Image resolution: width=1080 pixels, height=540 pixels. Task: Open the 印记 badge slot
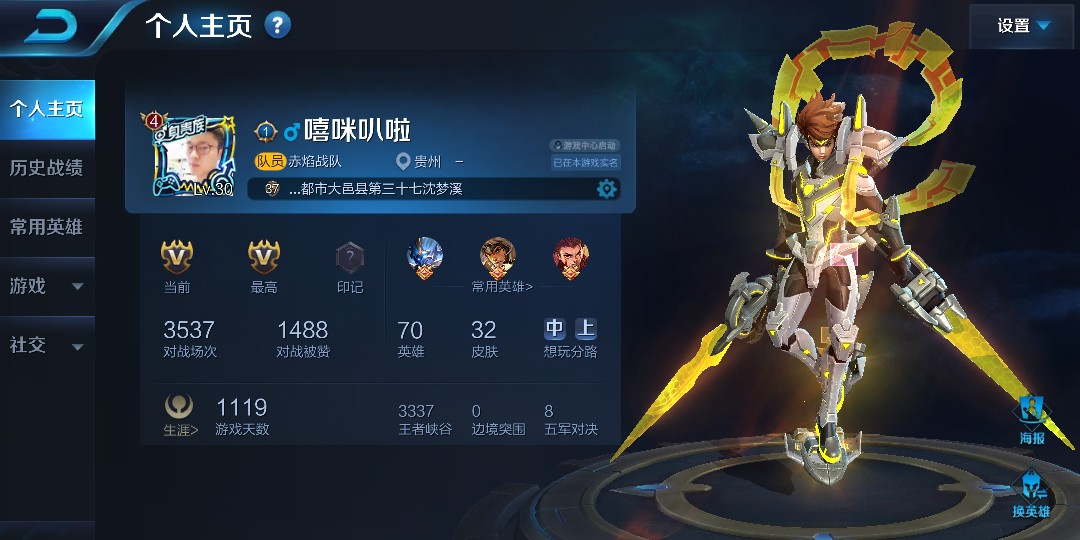350,258
